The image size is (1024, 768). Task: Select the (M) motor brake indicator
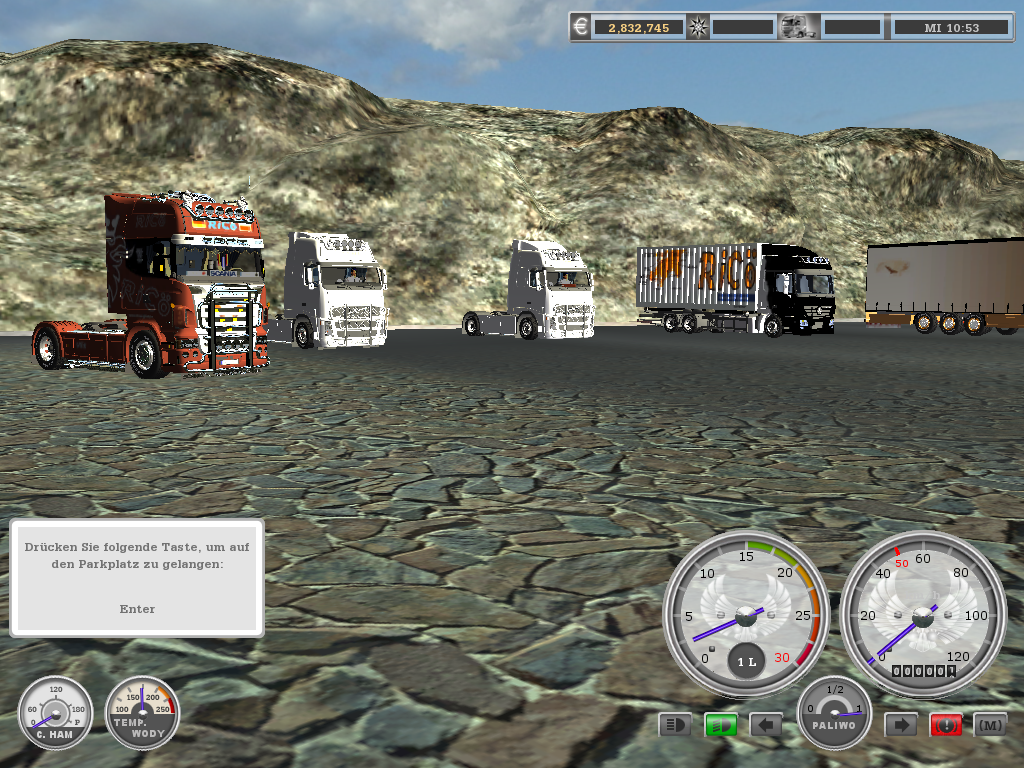click(990, 724)
